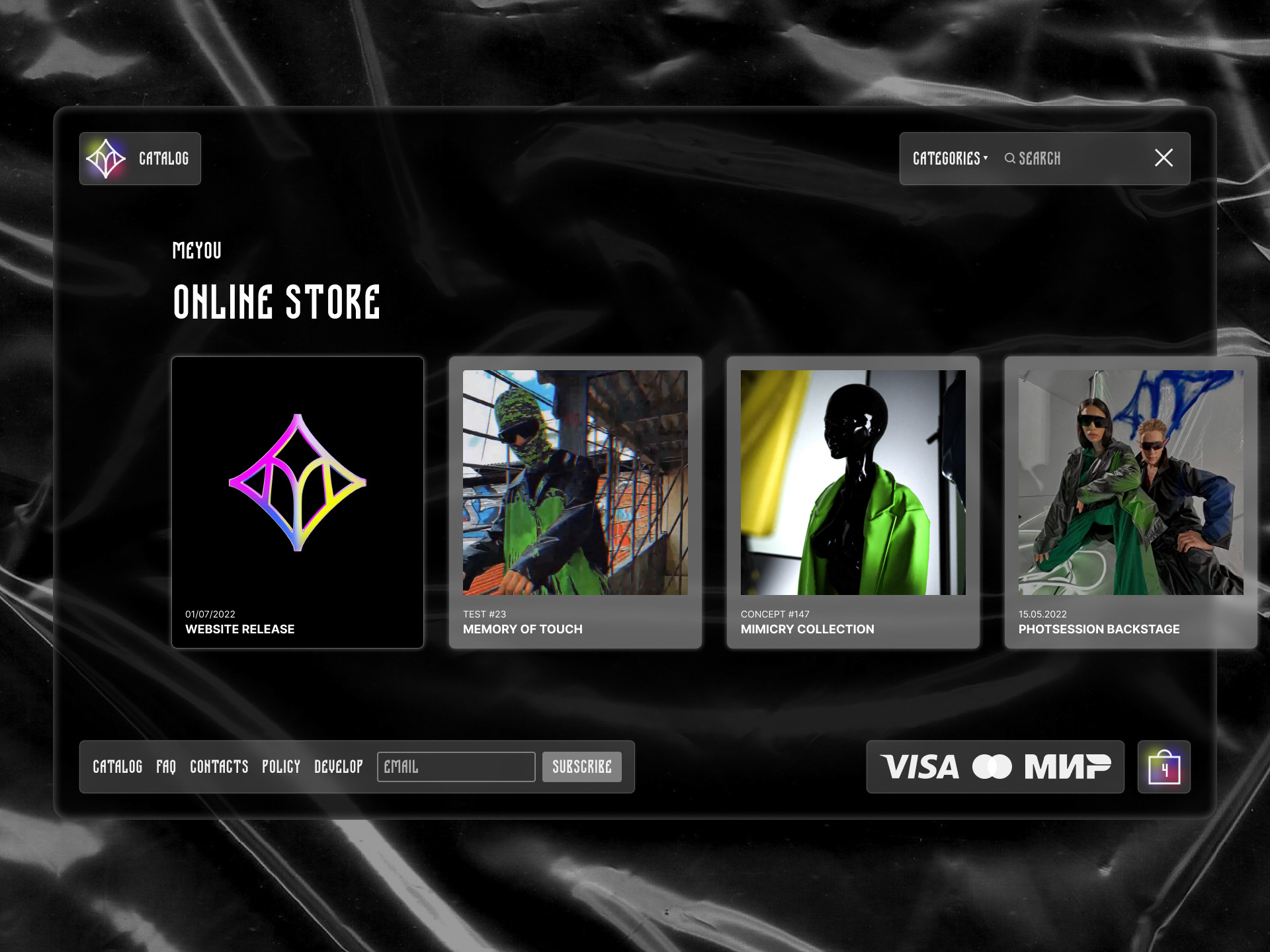This screenshot has height=952, width=1270.
Task: Select the Memory of Touch card
Action: [x=575, y=502]
